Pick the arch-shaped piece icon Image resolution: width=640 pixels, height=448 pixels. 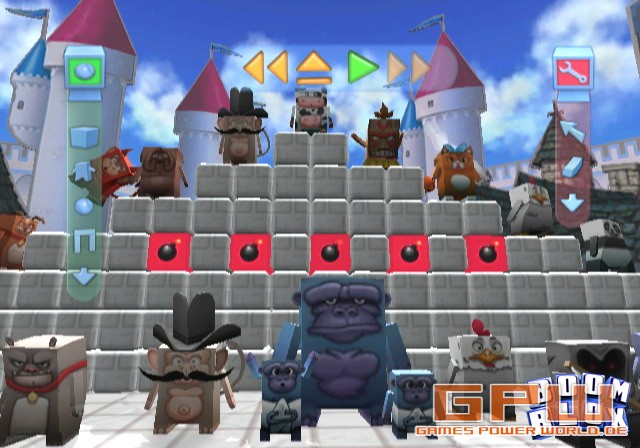tap(84, 240)
